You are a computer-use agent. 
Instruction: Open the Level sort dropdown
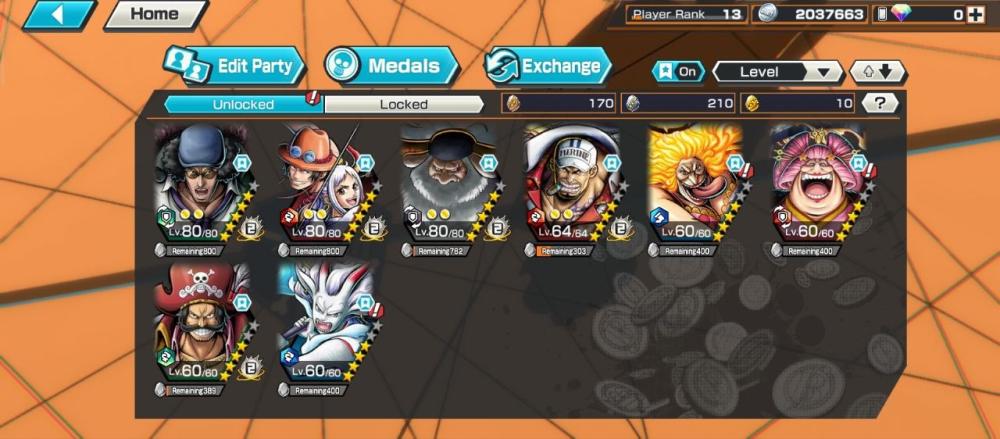777,72
